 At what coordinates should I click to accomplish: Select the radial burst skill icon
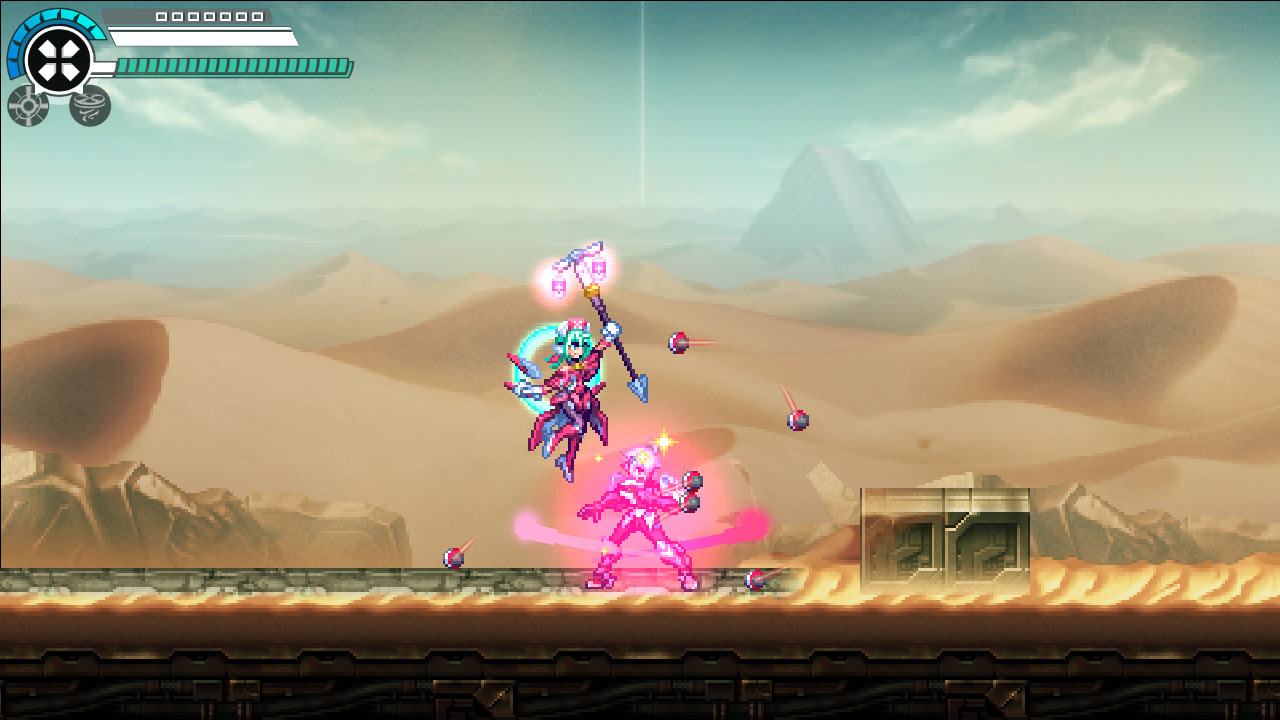coord(27,104)
